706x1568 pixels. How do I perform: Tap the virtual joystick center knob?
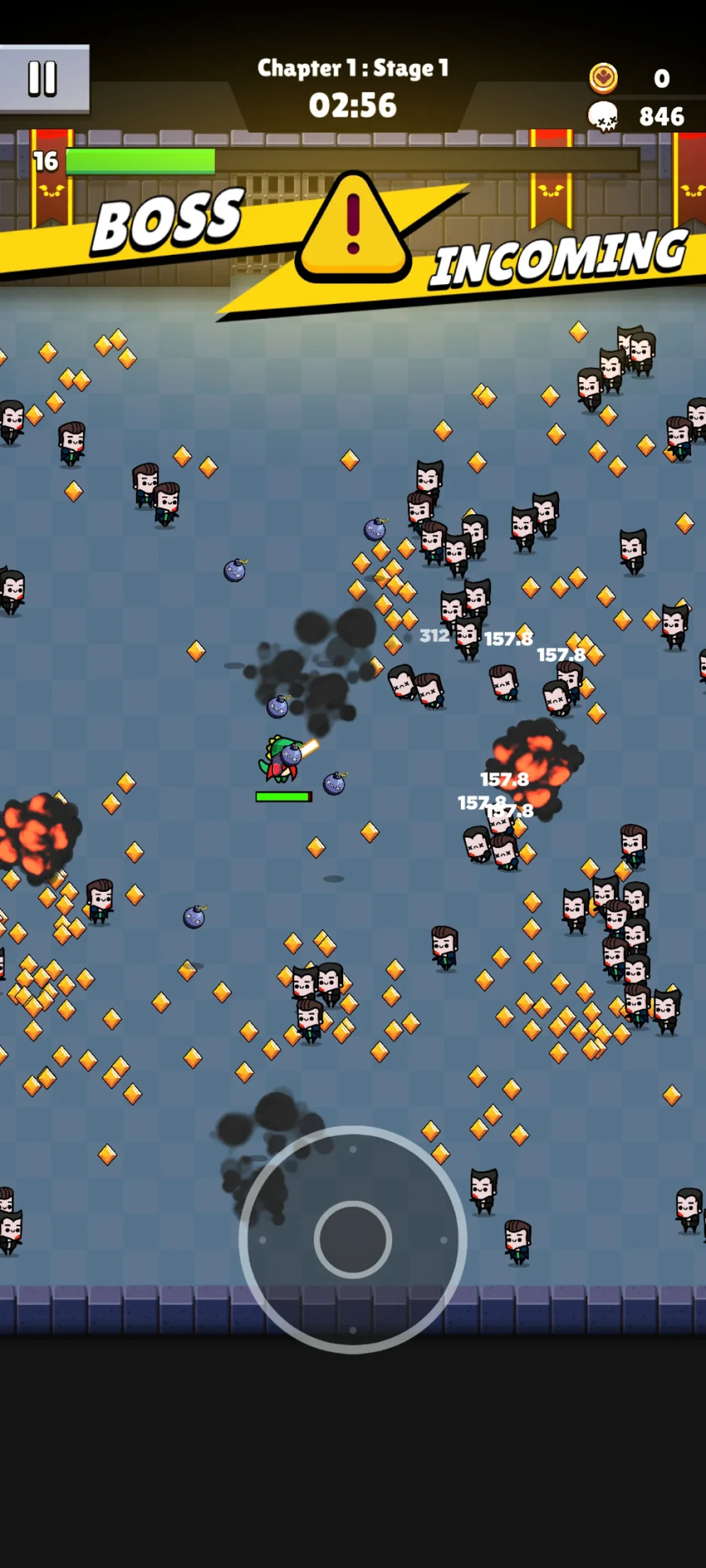(353, 1239)
